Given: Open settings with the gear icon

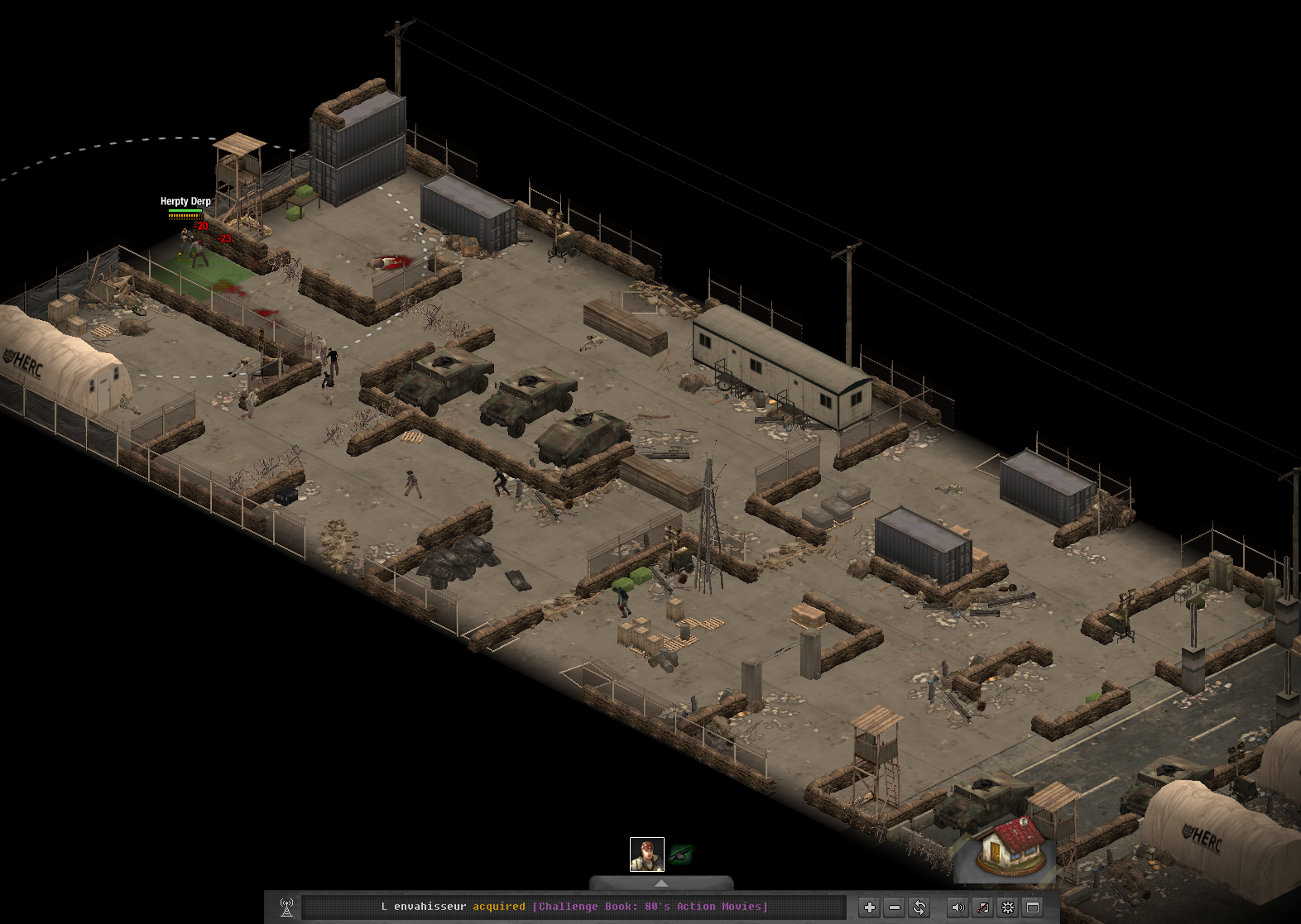Looking at the screenshot, I should coord(1008,907).
